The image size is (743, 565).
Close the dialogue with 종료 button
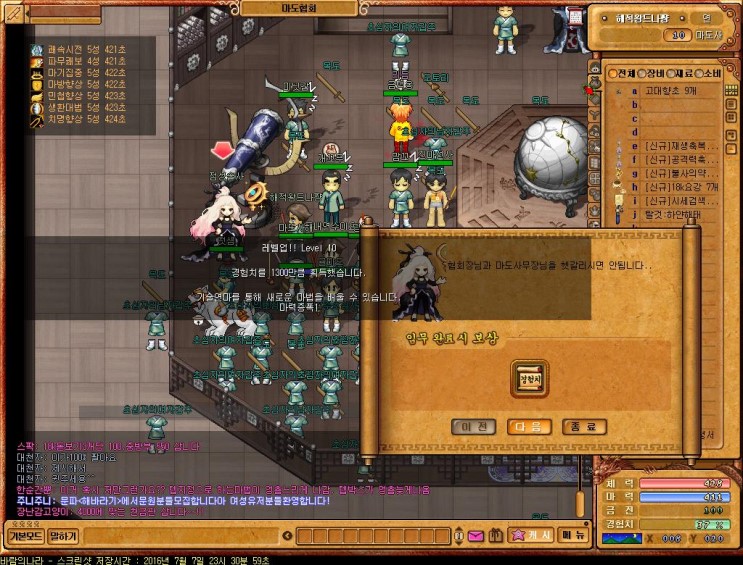pos(584,427)
